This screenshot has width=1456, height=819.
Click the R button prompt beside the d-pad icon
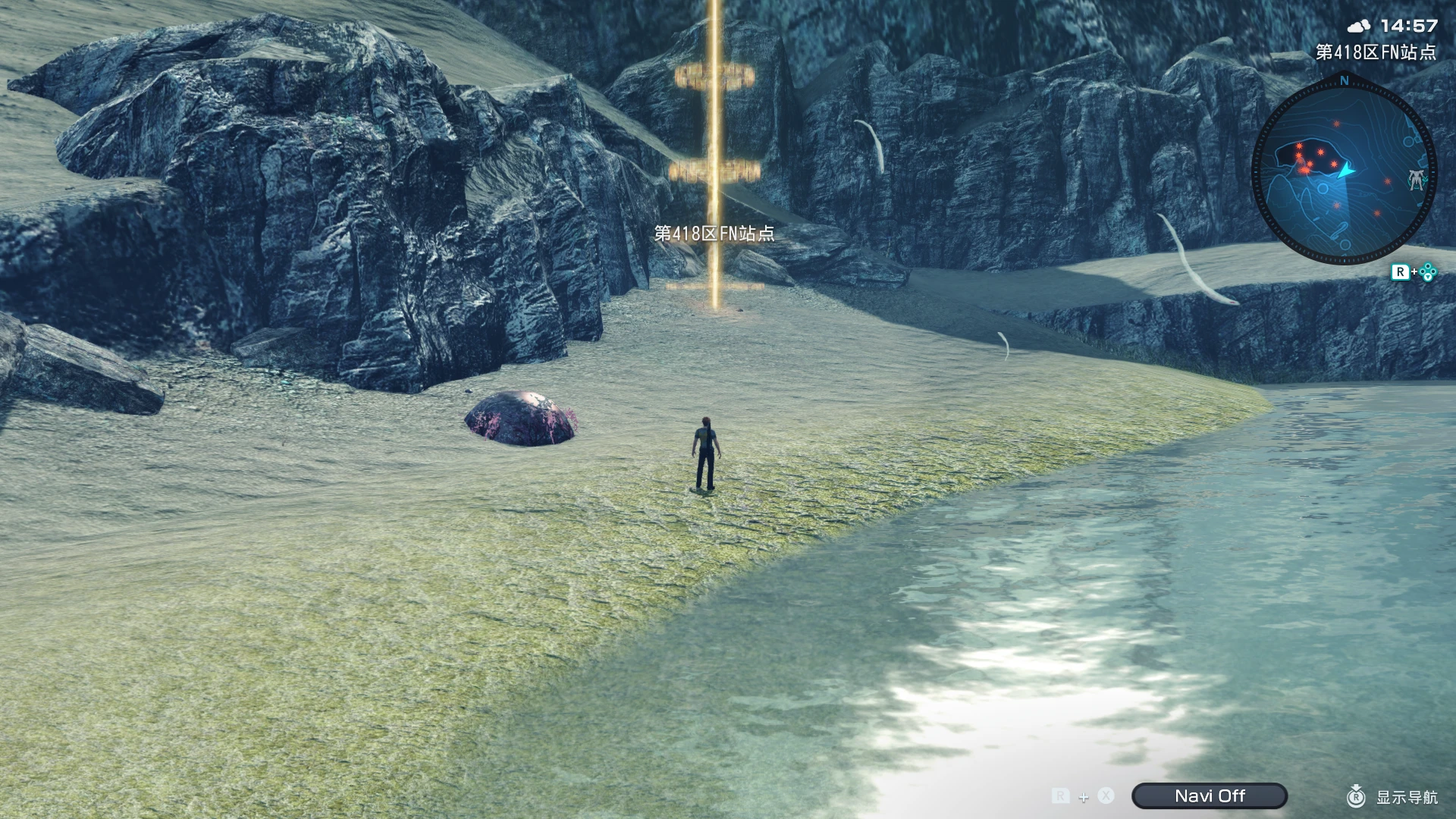tap(1401, 271)
